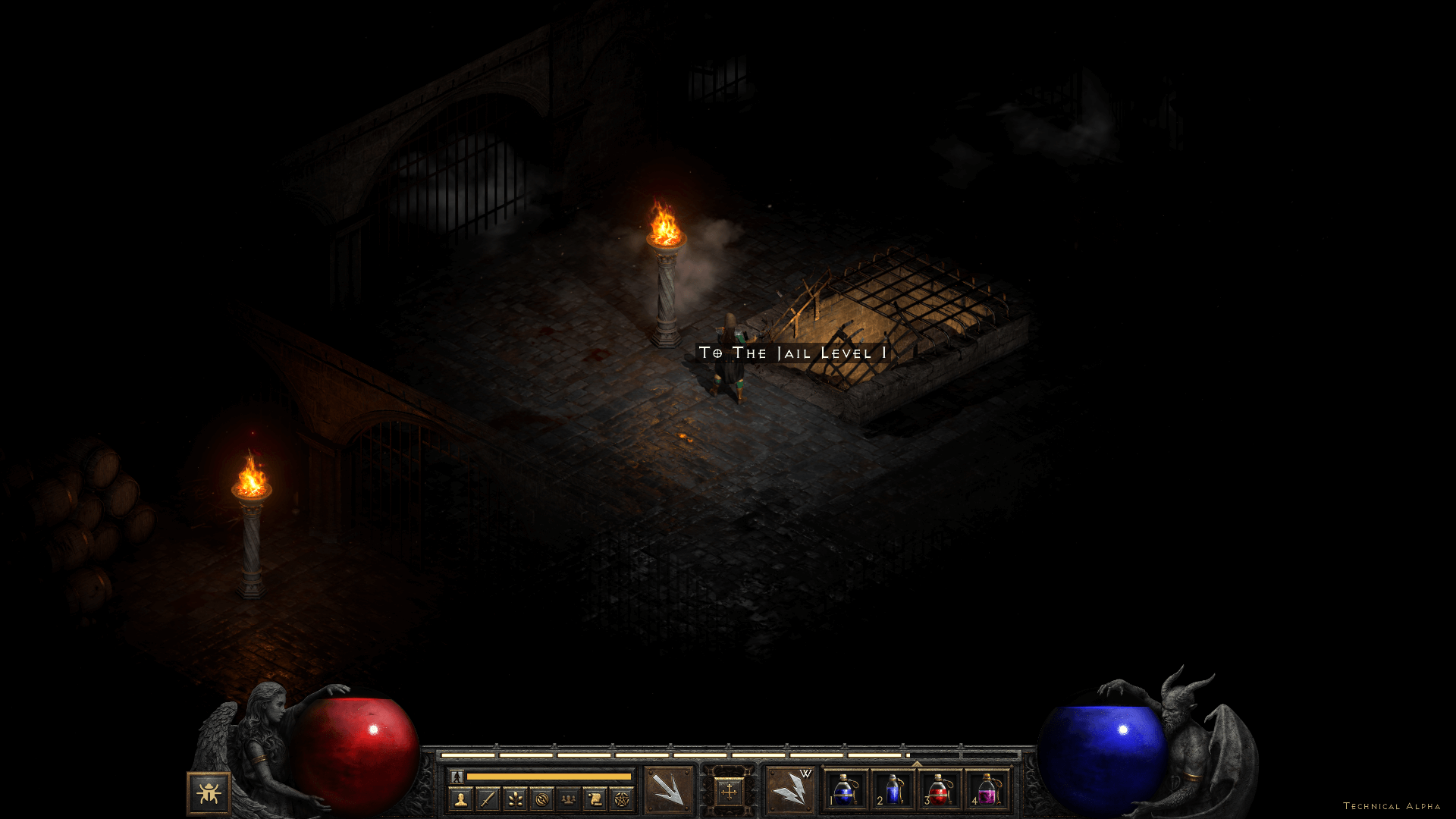Open the bug report beetle button
The image size is (1456, 819).
[209, 793]
